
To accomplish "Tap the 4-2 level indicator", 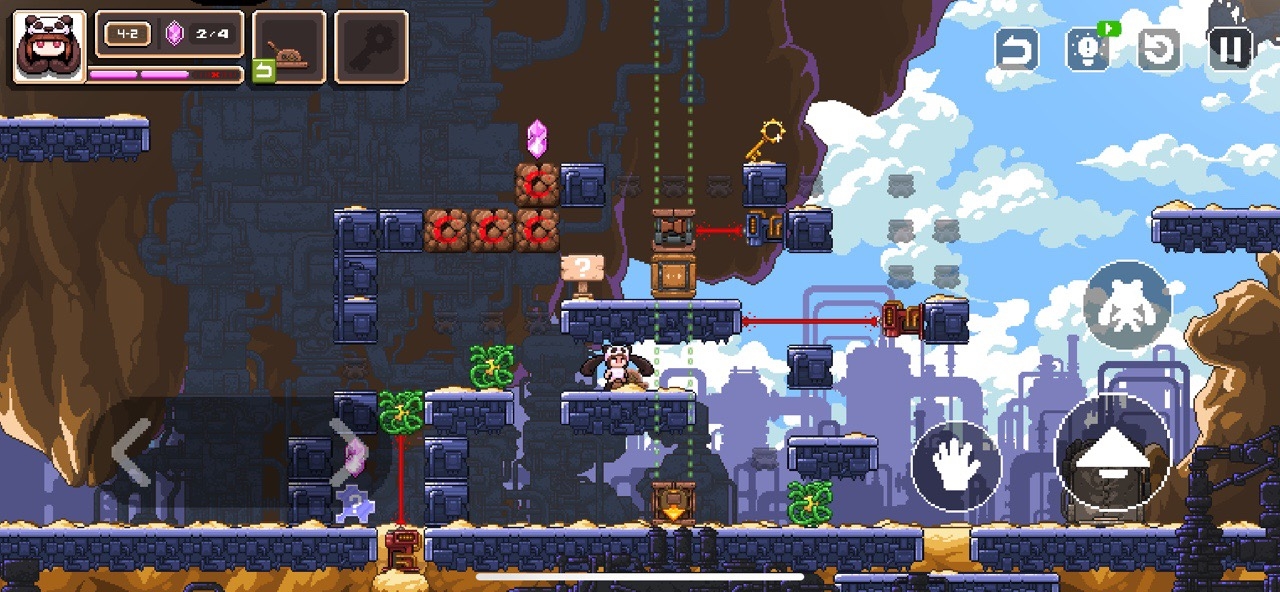I will [x=127, y=34].
